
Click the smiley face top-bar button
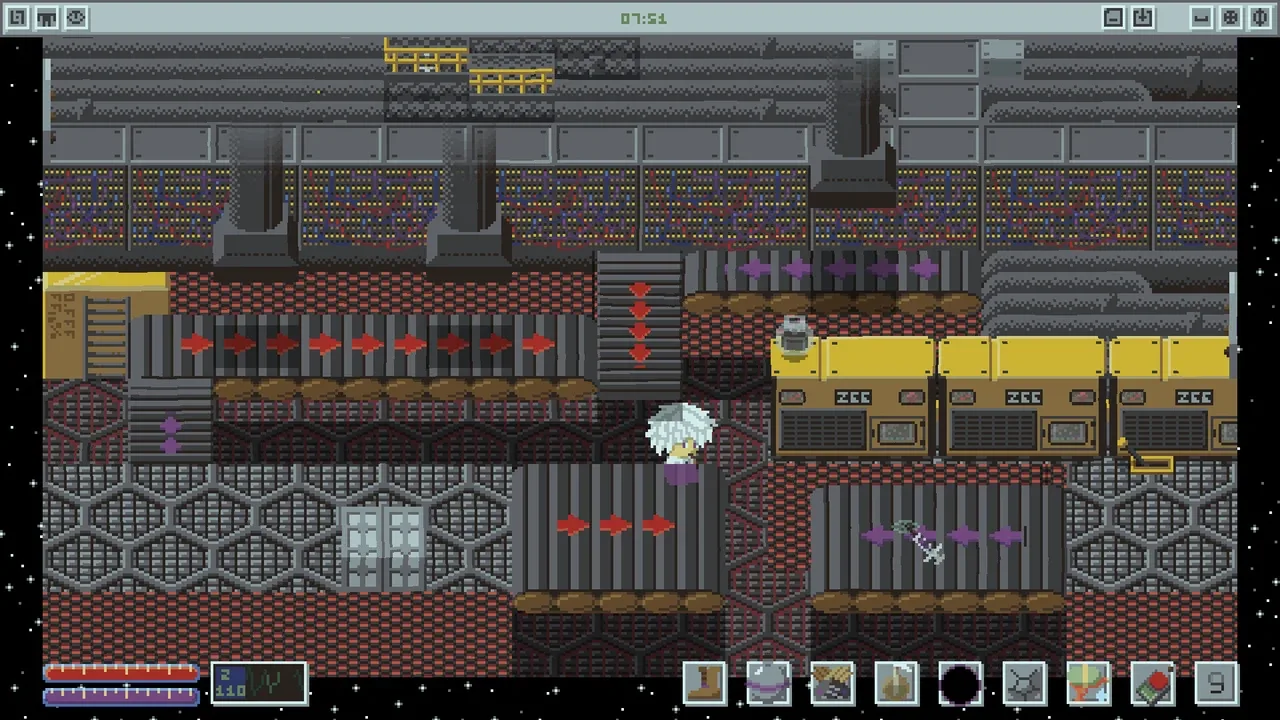click(x=77, y=18)
